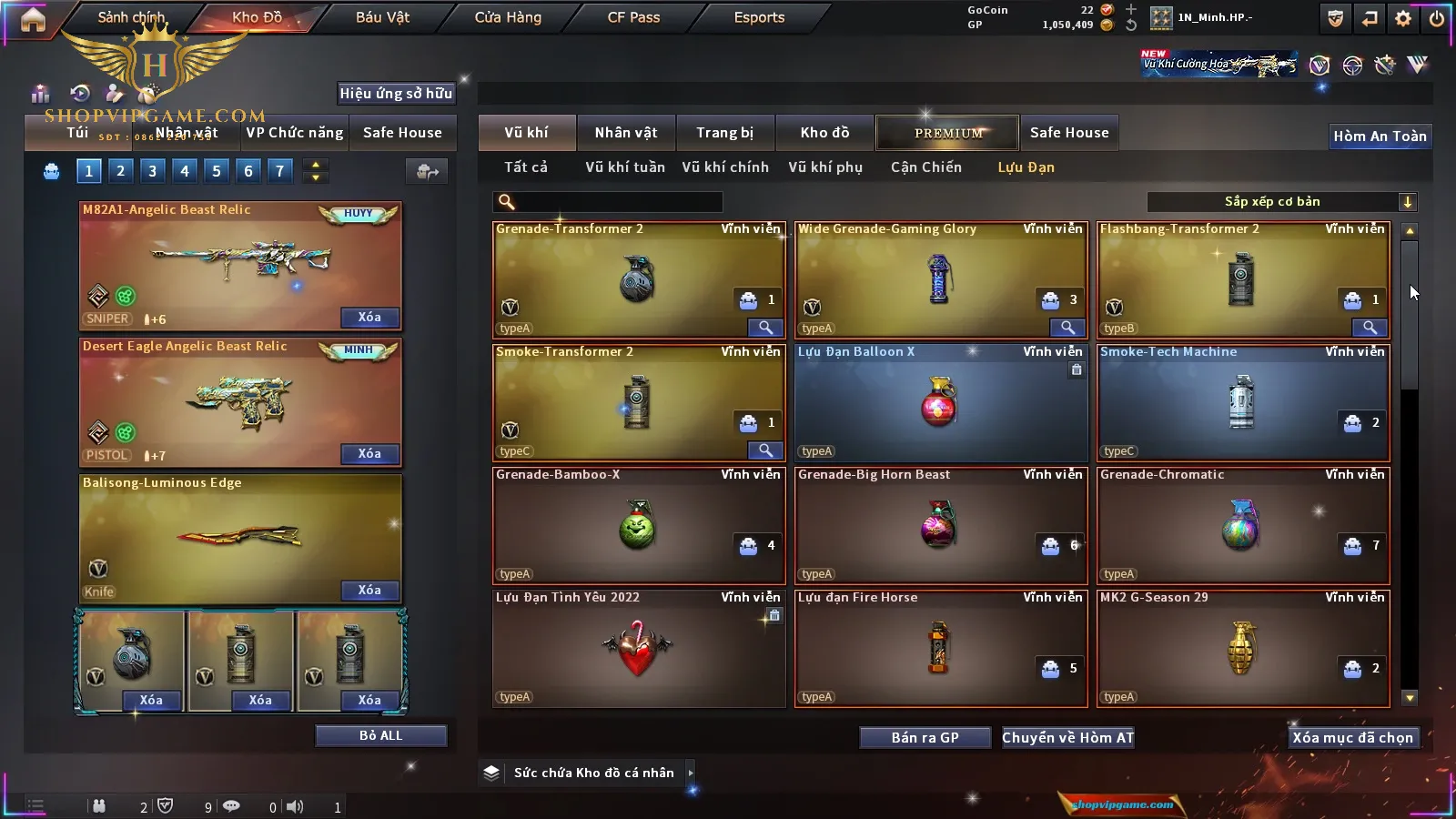Switch to the Esports section
1456x819 pixels.
click(759, 17)
